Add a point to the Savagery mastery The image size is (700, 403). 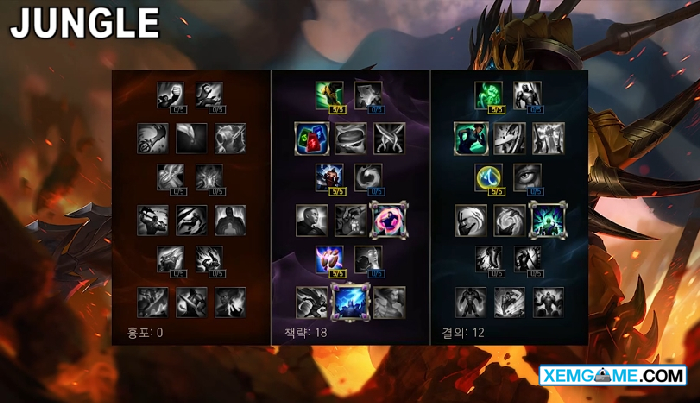point(369,94)
